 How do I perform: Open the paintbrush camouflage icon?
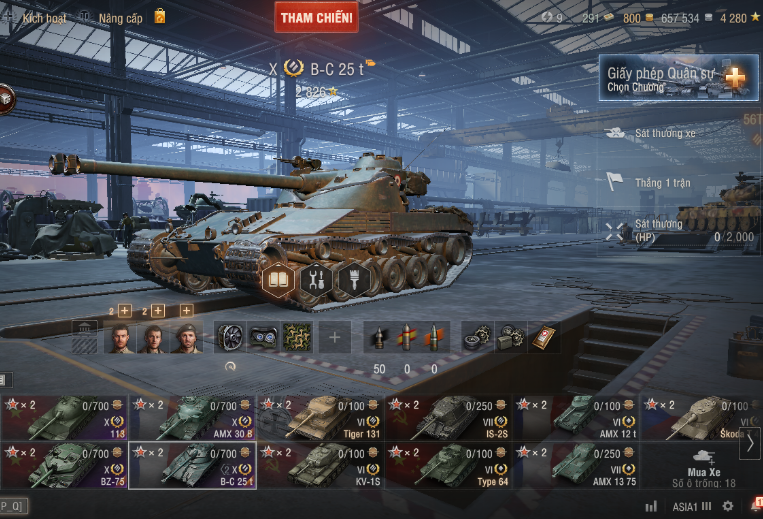[x=351, y=280]
